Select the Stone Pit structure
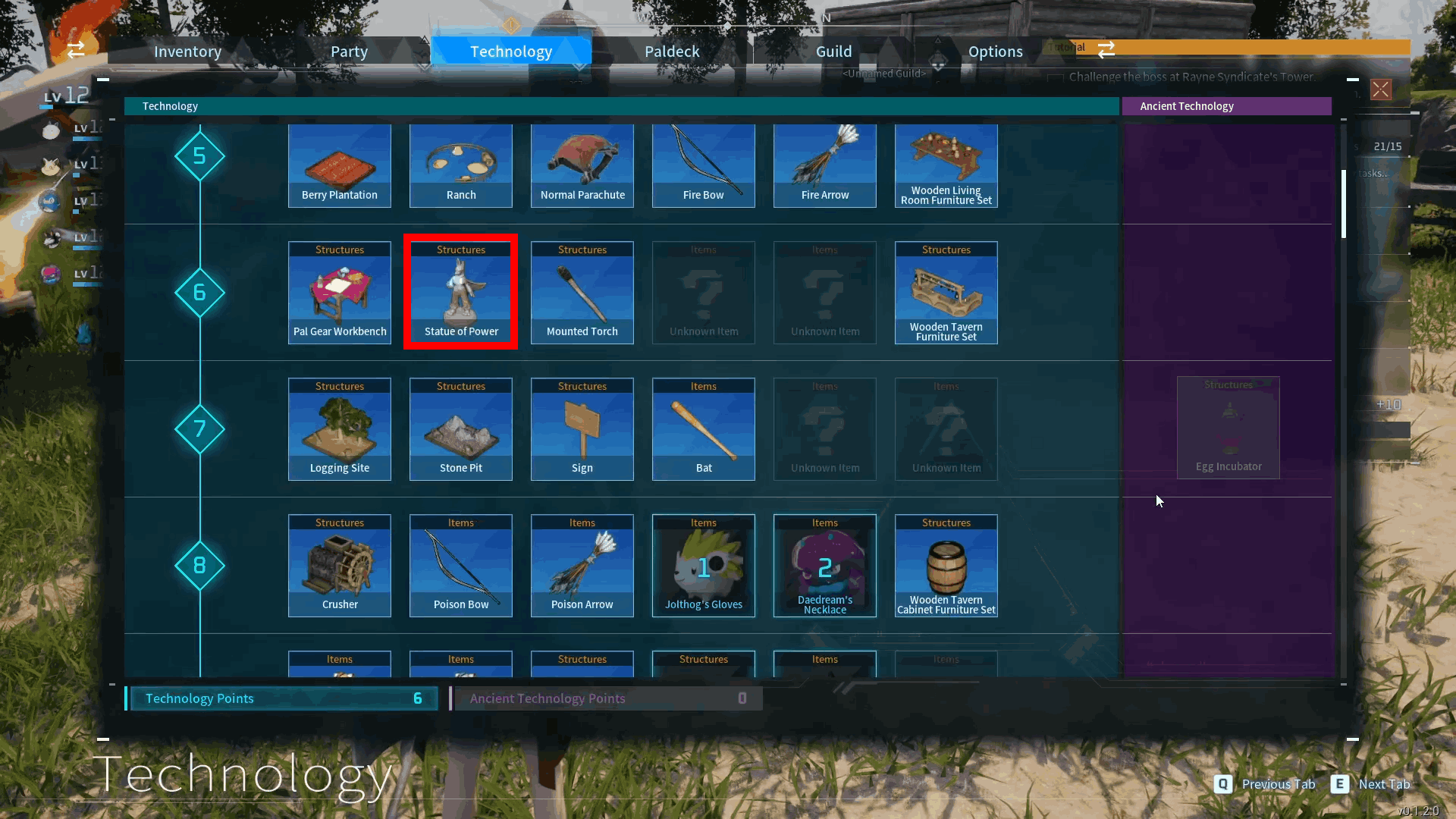 pyautogui.click(x=461, y=429)
